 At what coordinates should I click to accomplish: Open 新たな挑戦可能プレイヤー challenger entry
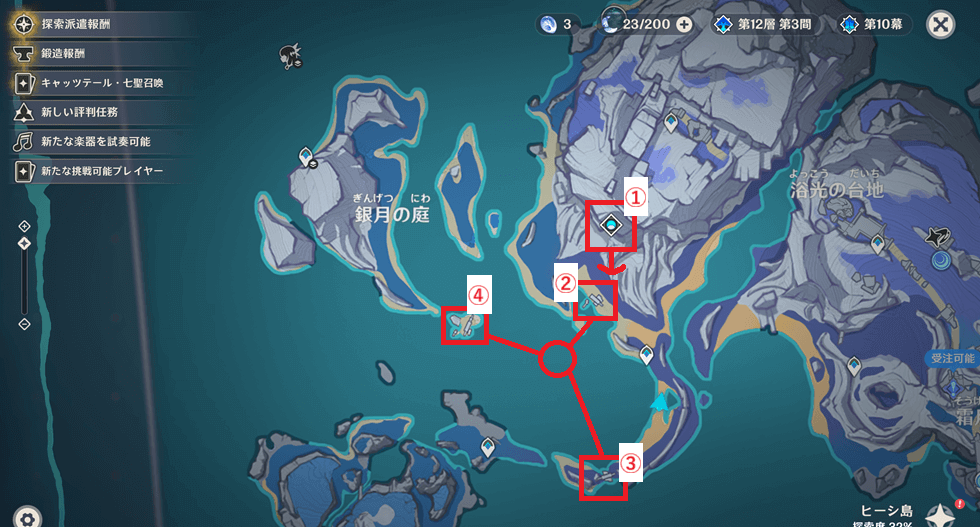95,171
